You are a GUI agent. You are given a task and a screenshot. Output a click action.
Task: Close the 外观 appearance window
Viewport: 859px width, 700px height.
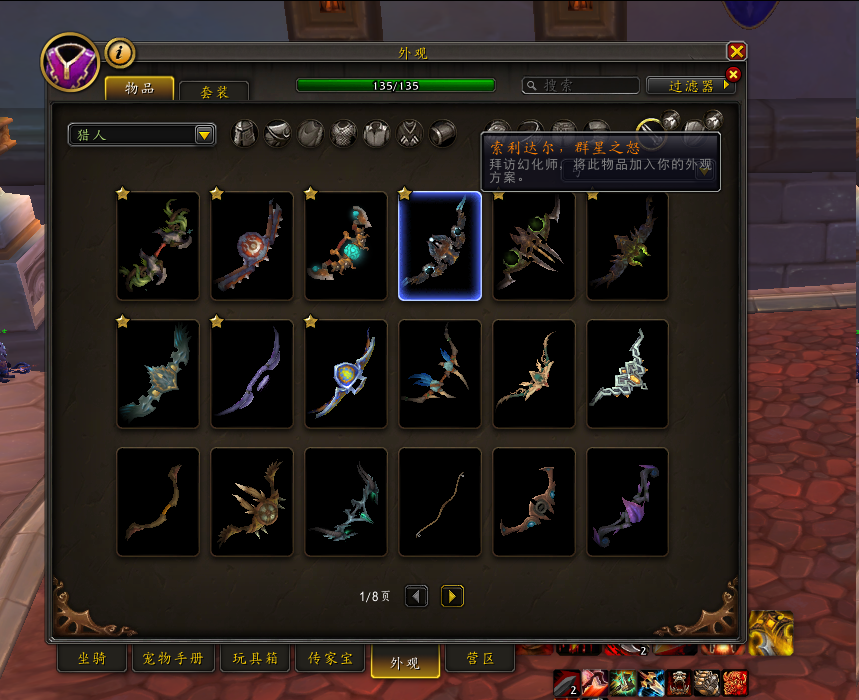coord(737,52)
